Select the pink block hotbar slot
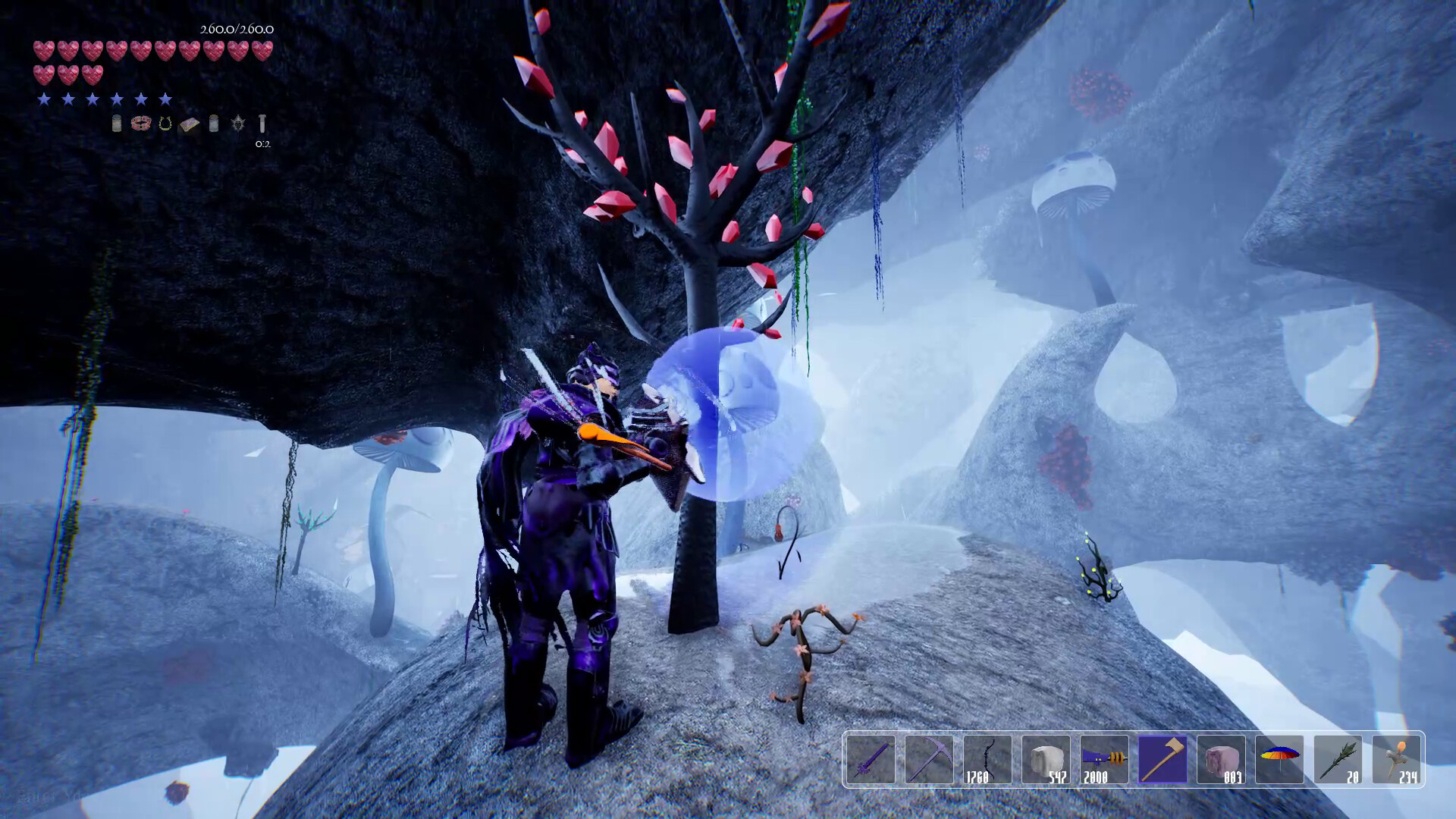The image size is (1456, 819). tap(1221, 759)
